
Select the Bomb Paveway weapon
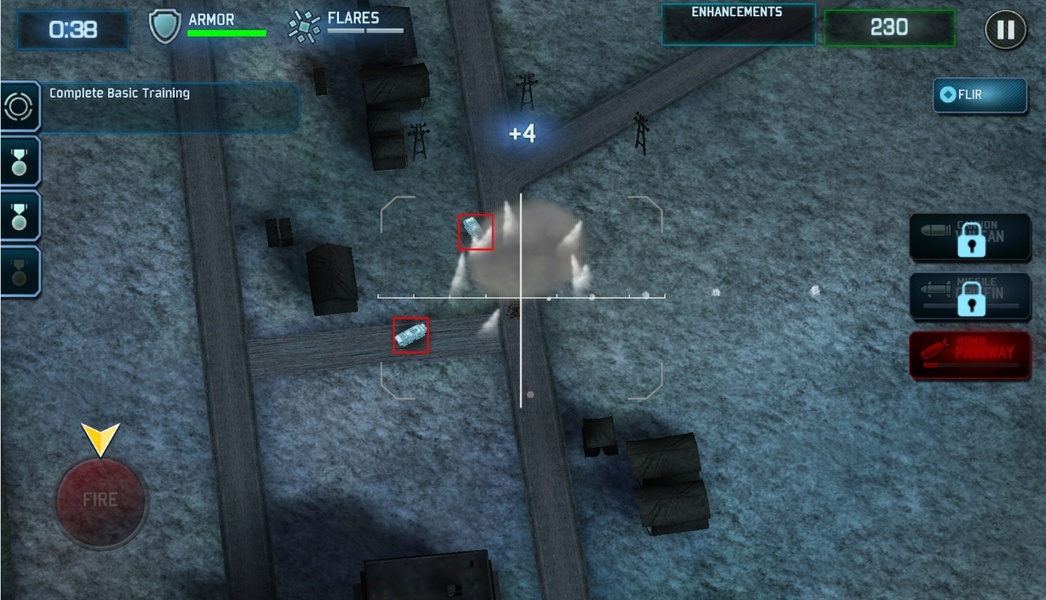pyautogui.click(x=969, y=356)
